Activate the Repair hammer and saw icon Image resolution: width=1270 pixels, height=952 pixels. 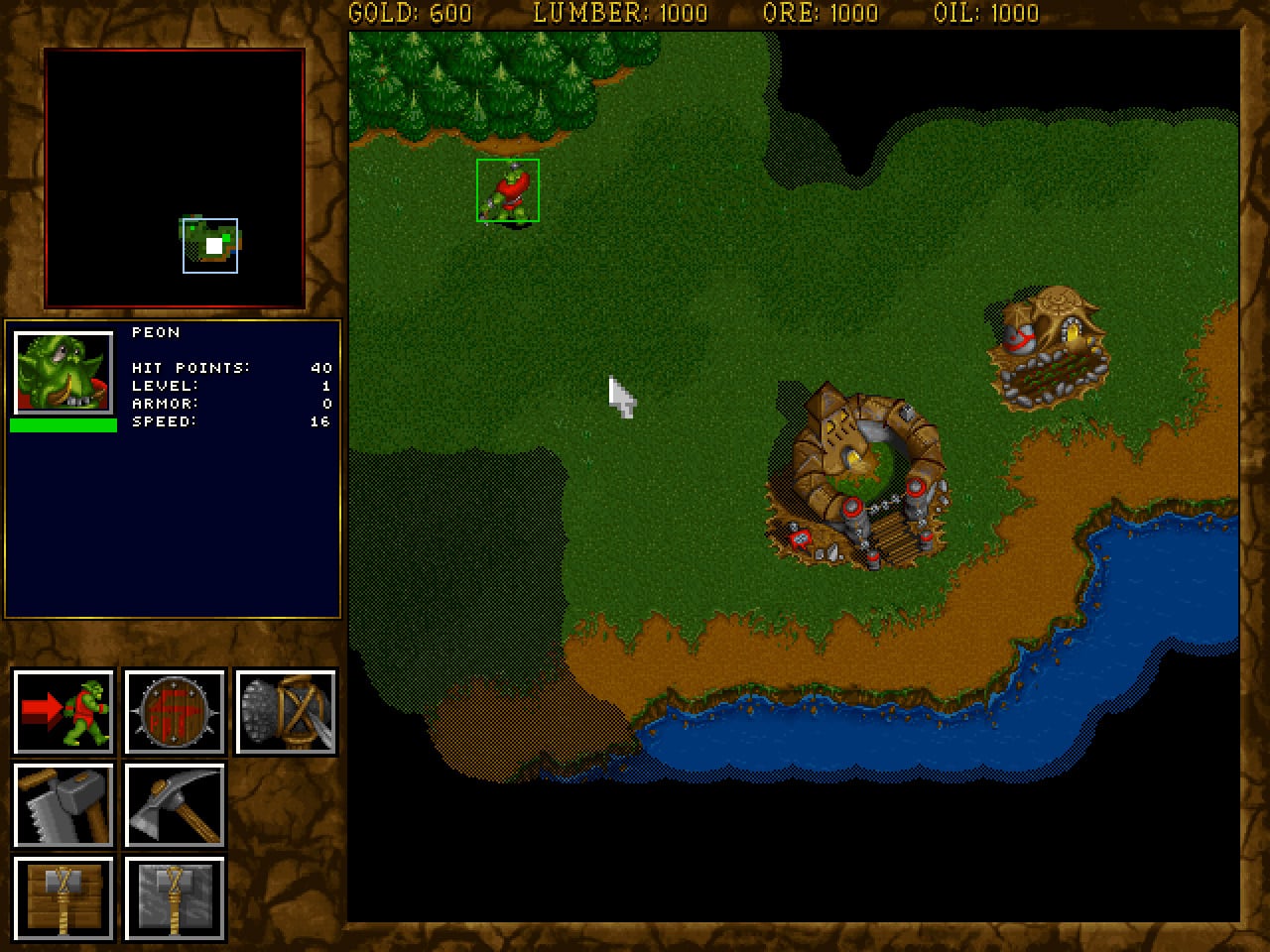tap(63, 805)
